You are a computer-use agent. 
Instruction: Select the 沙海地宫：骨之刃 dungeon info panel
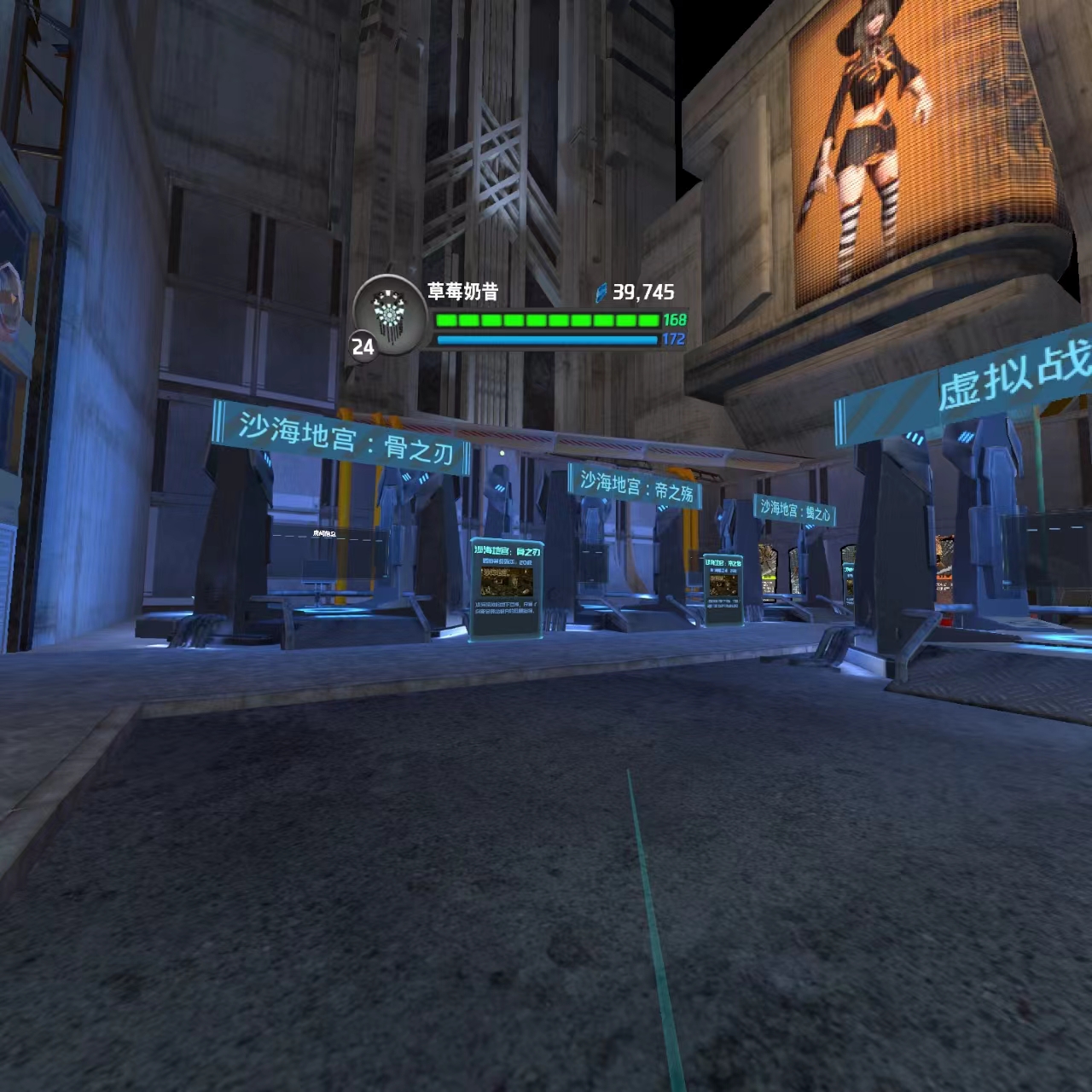point(507,588)
